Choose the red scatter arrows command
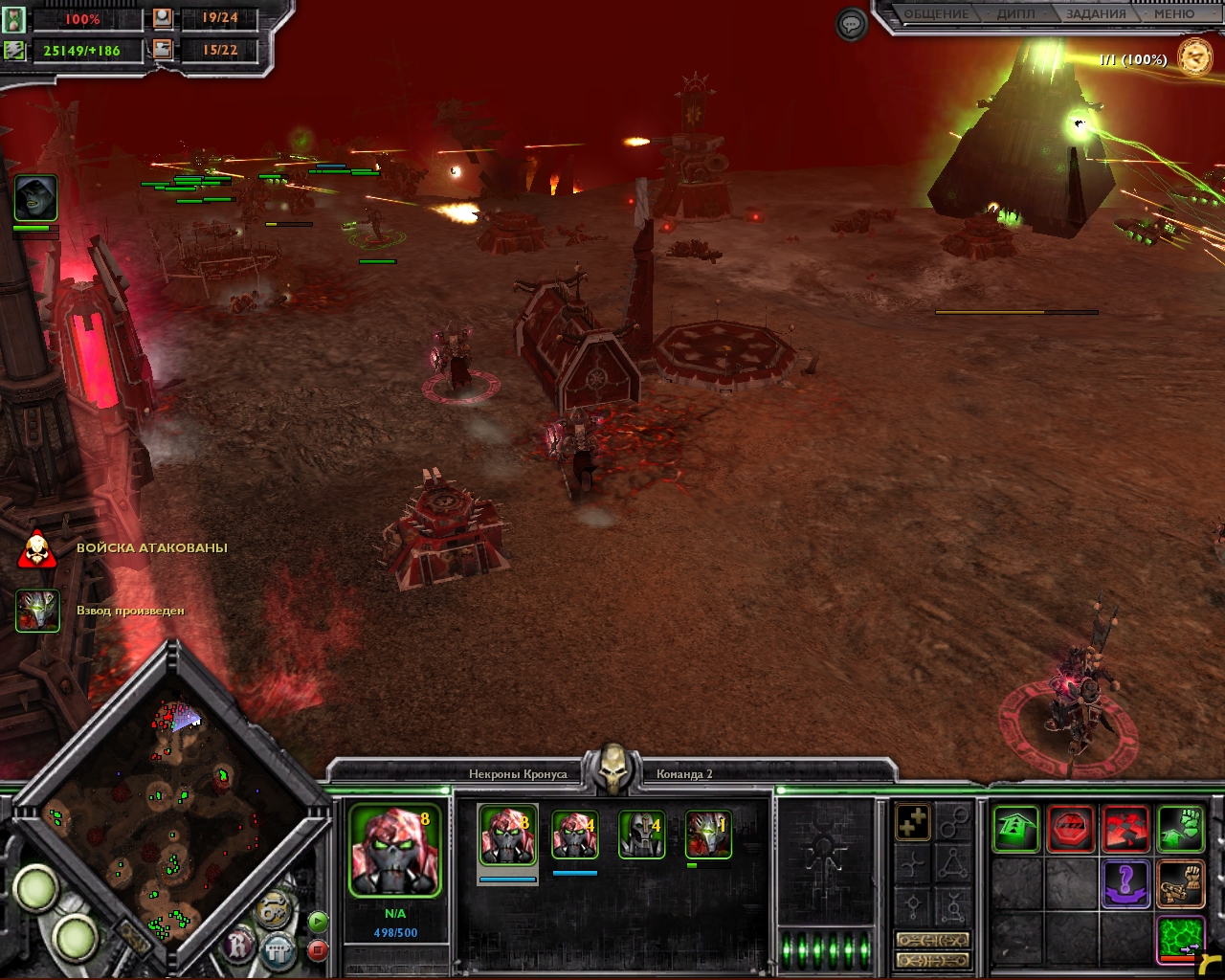Image resolution: width=1225 pixels, height=980 pixels. (1125, 829)
